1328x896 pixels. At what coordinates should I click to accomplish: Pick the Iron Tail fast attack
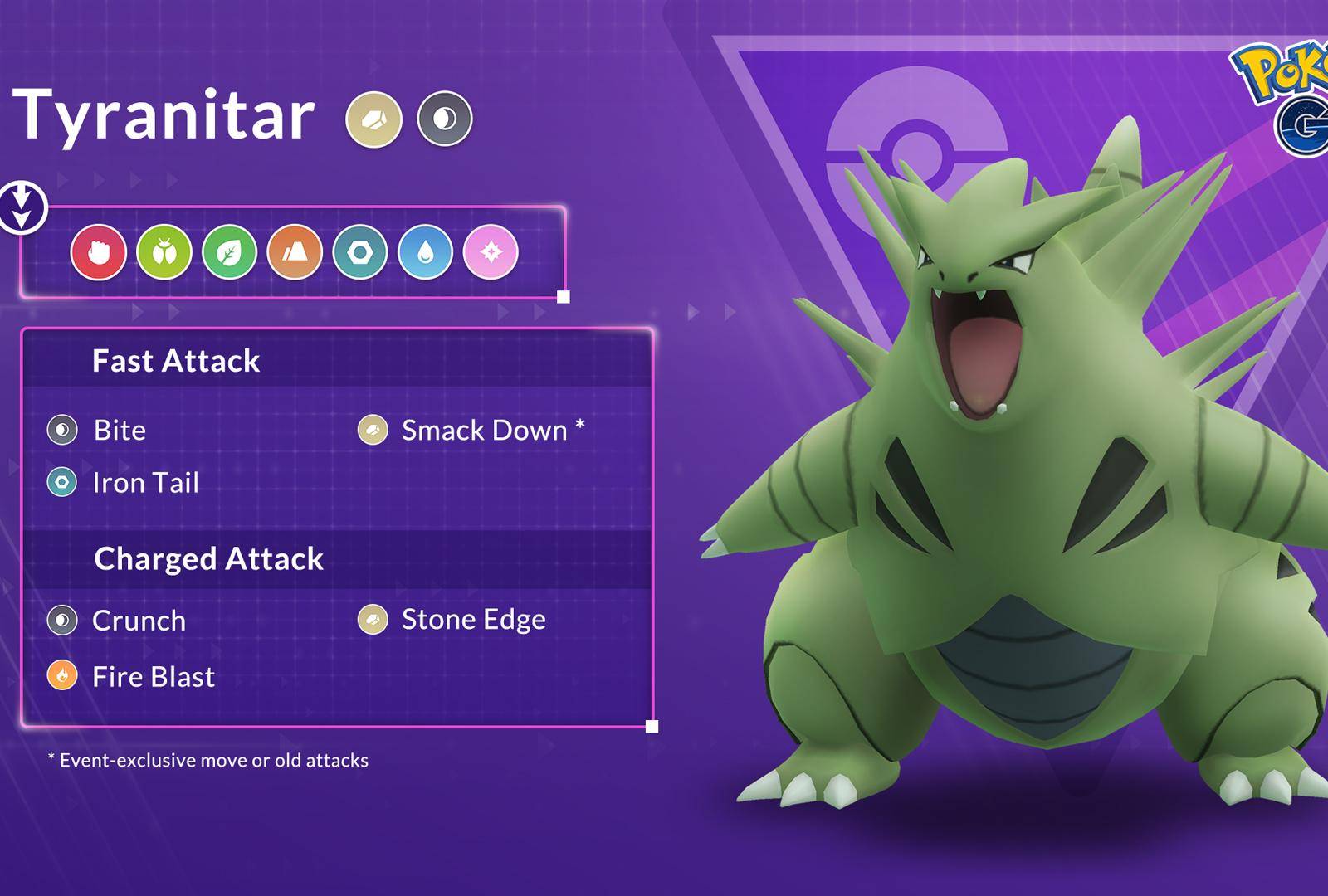[145, 483]
